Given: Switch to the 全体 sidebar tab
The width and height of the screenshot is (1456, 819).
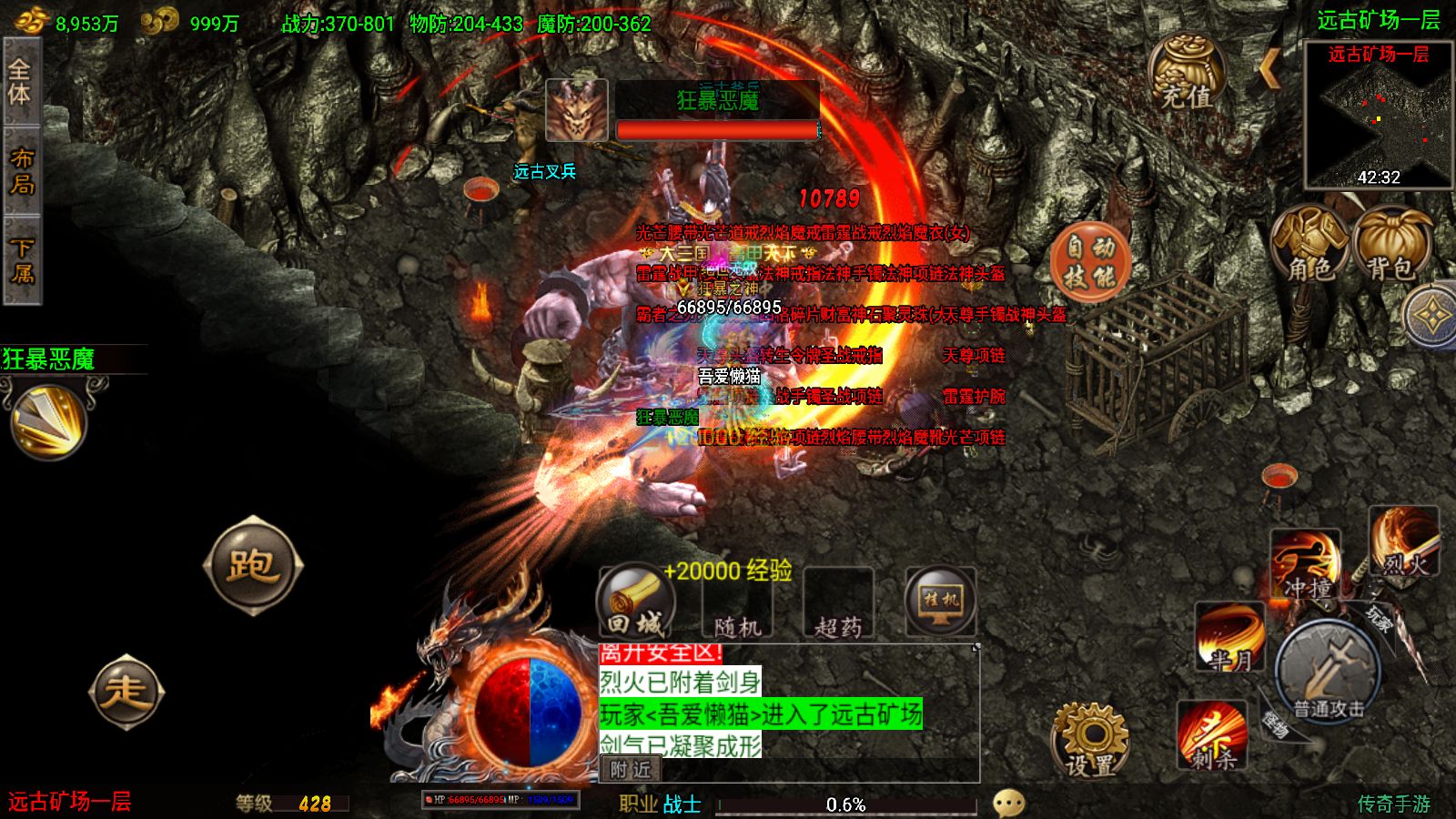Looking at the screenshot, I should click(x=20, y=82).
